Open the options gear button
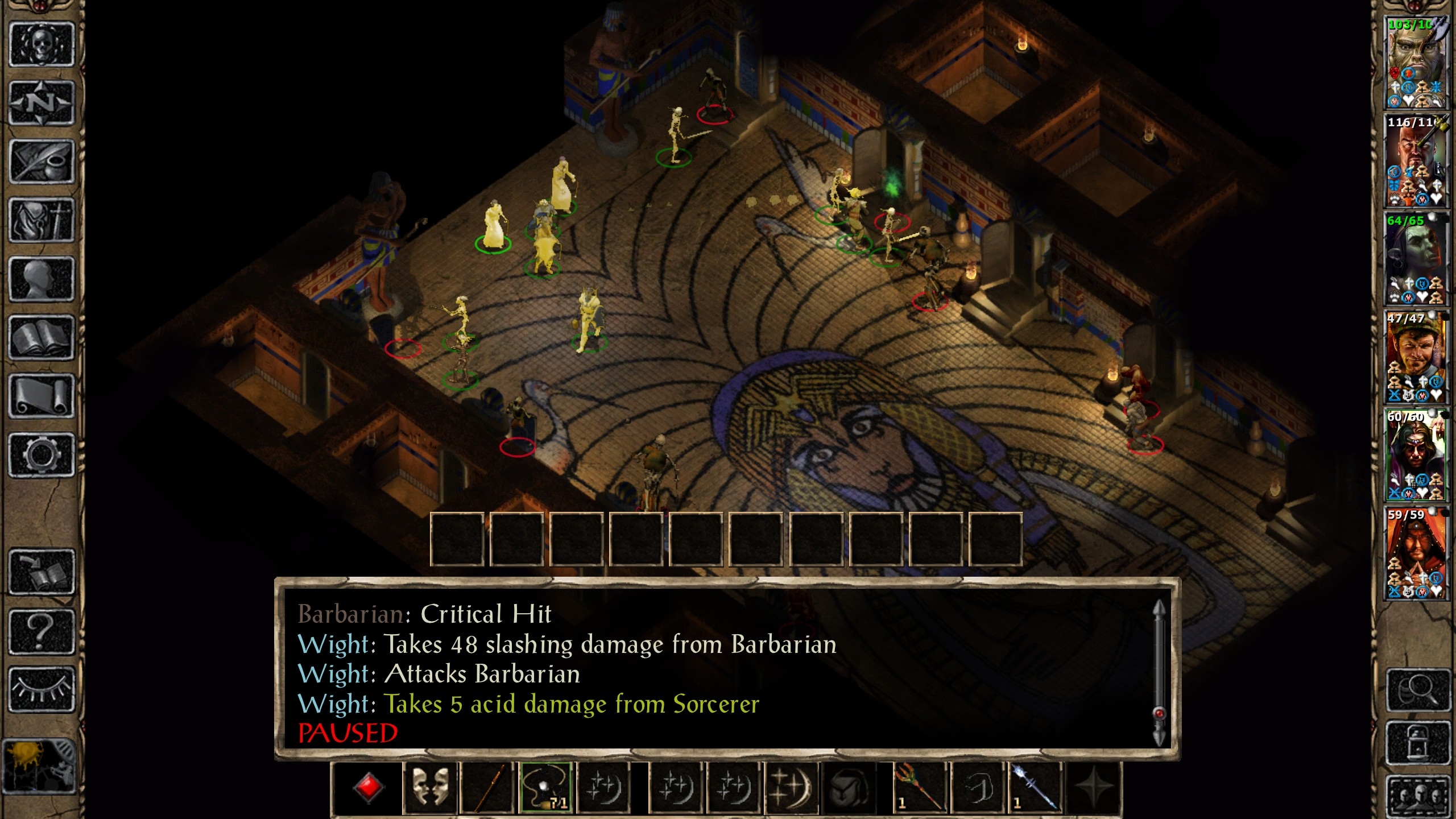This screenshot has width=1456, height=819. click(x=42, y=454)
